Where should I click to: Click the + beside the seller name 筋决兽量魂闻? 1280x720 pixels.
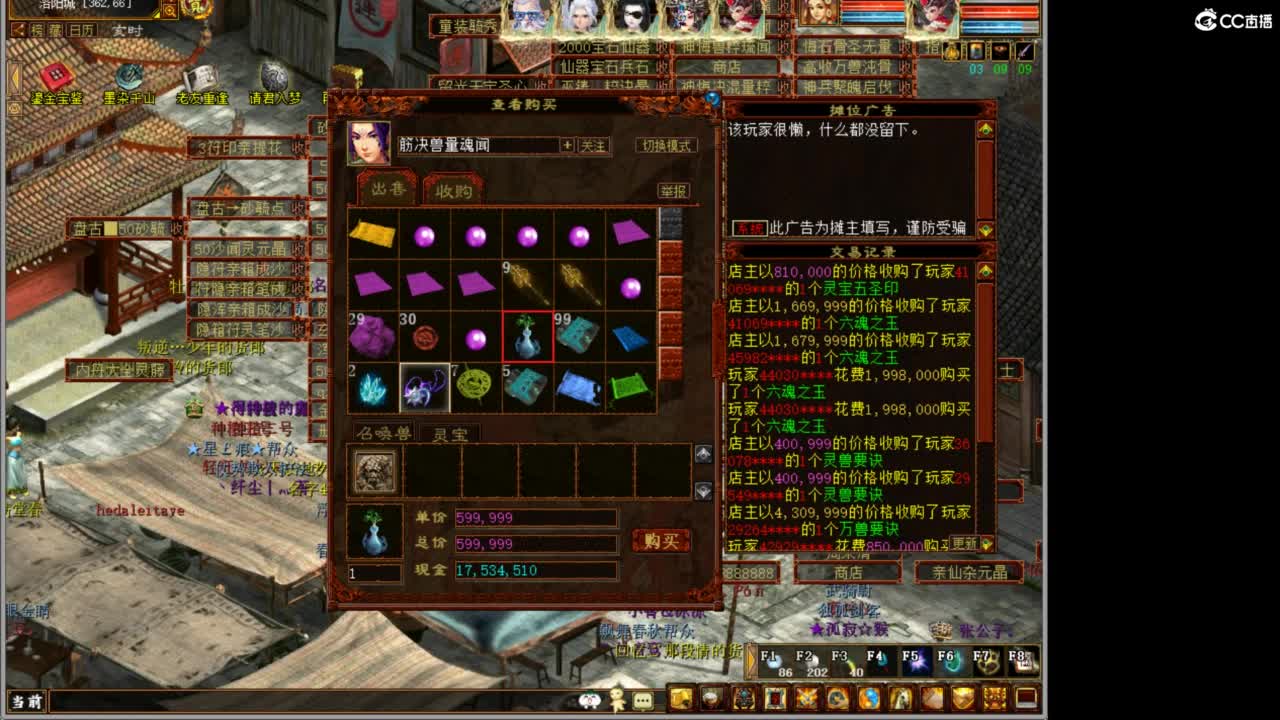click(x=570, y=146)
